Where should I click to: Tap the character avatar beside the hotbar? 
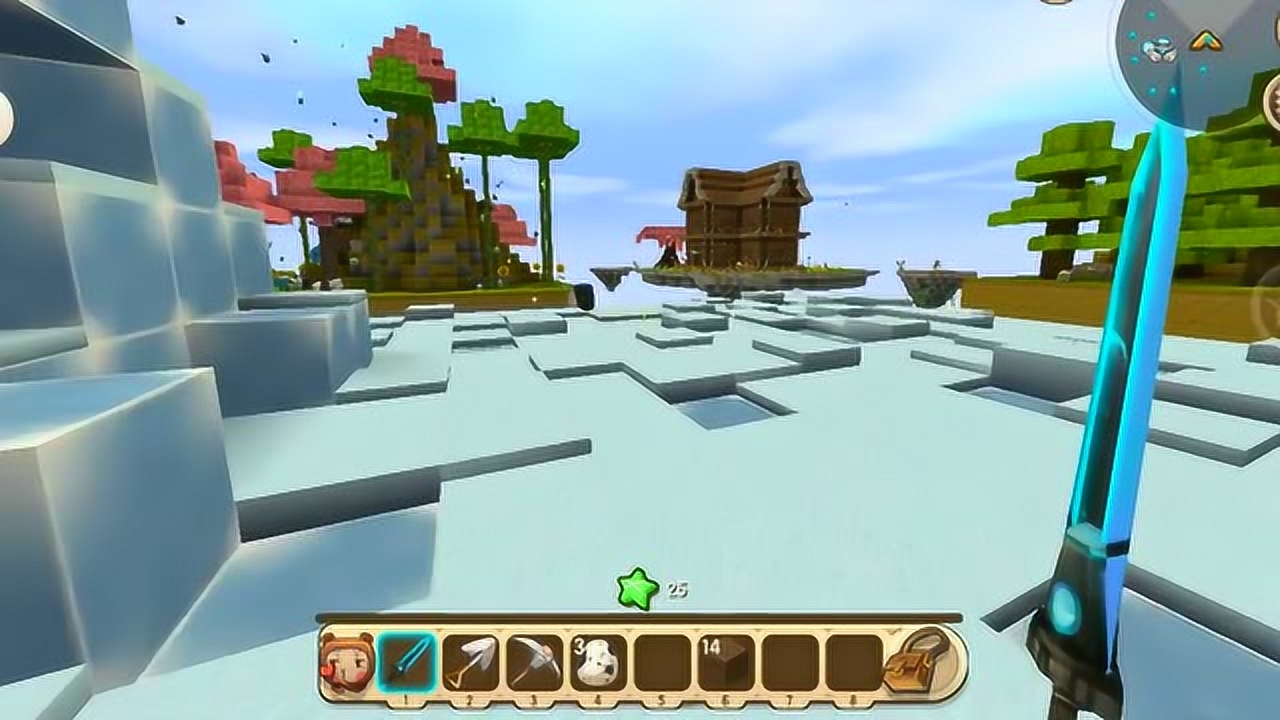coord(346,661)
